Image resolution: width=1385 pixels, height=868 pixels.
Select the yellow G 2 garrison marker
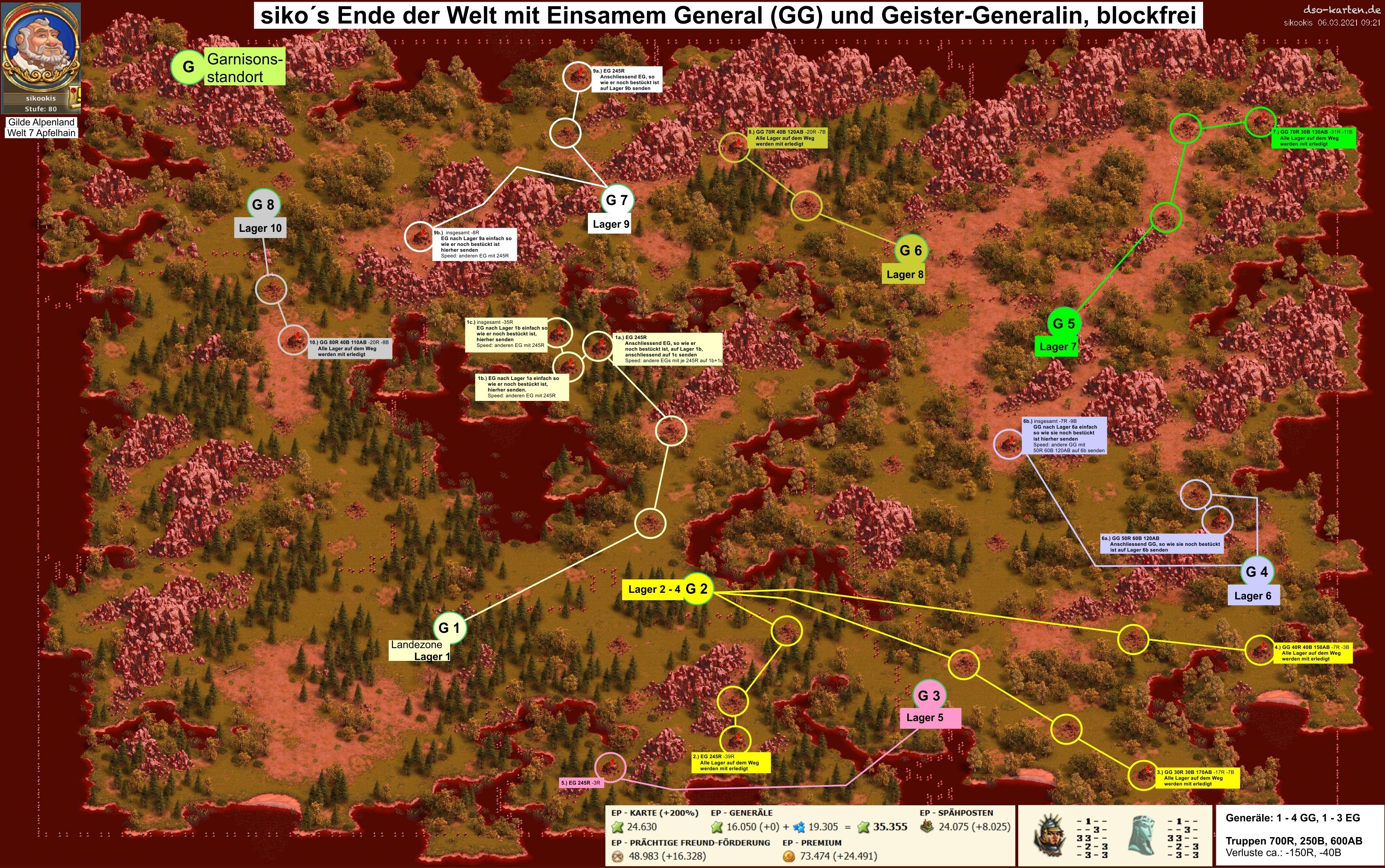[x=697, y=588]
